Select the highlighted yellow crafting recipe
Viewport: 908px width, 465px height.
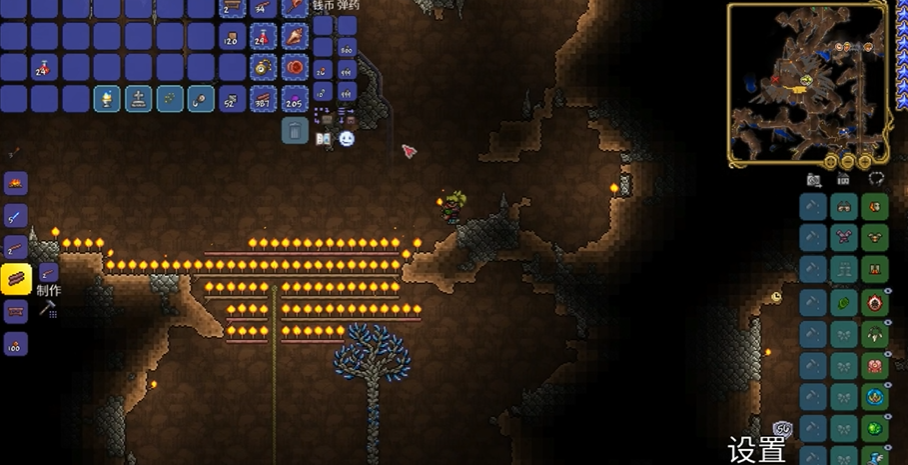[x=16, y=279]
